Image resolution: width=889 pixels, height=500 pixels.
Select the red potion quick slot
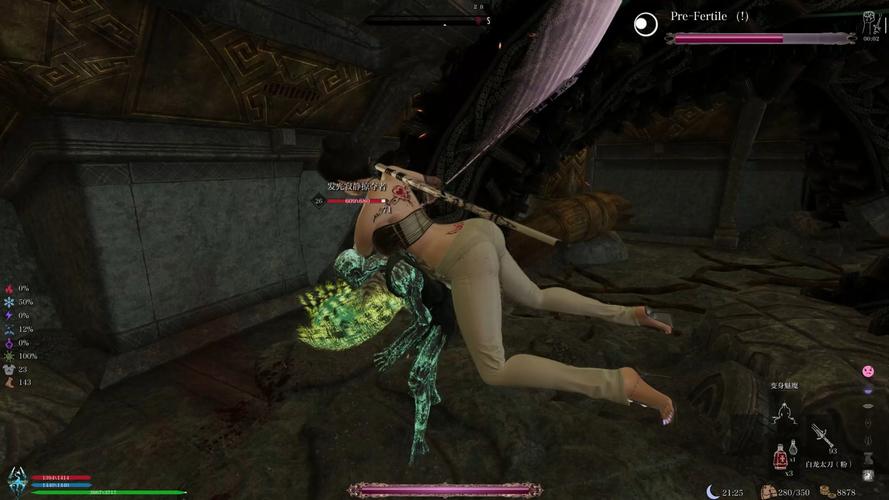coord(780,459)
